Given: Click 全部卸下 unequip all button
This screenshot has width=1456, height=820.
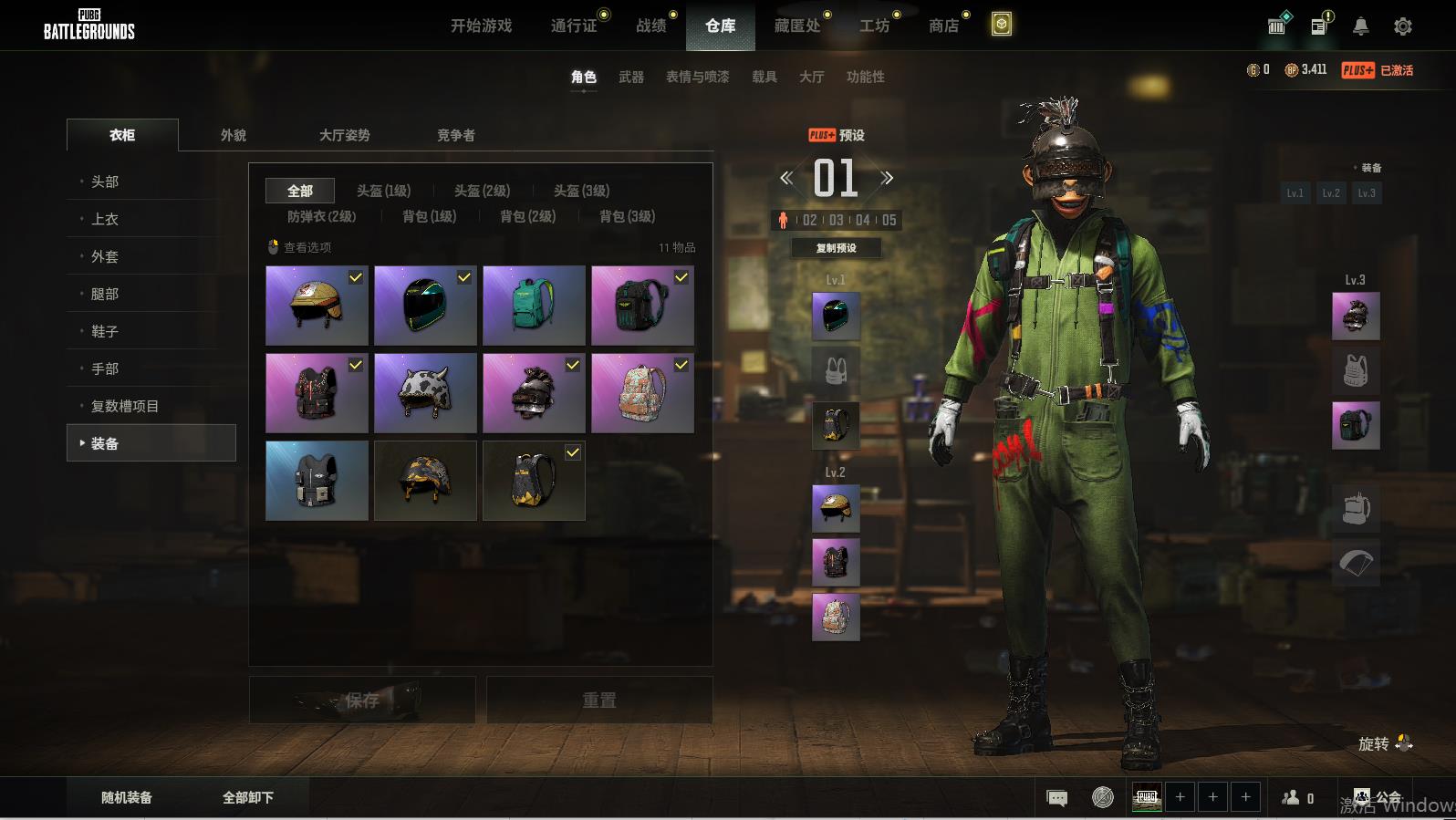Looking at the screenshot, I should click(x=248, y=797).
